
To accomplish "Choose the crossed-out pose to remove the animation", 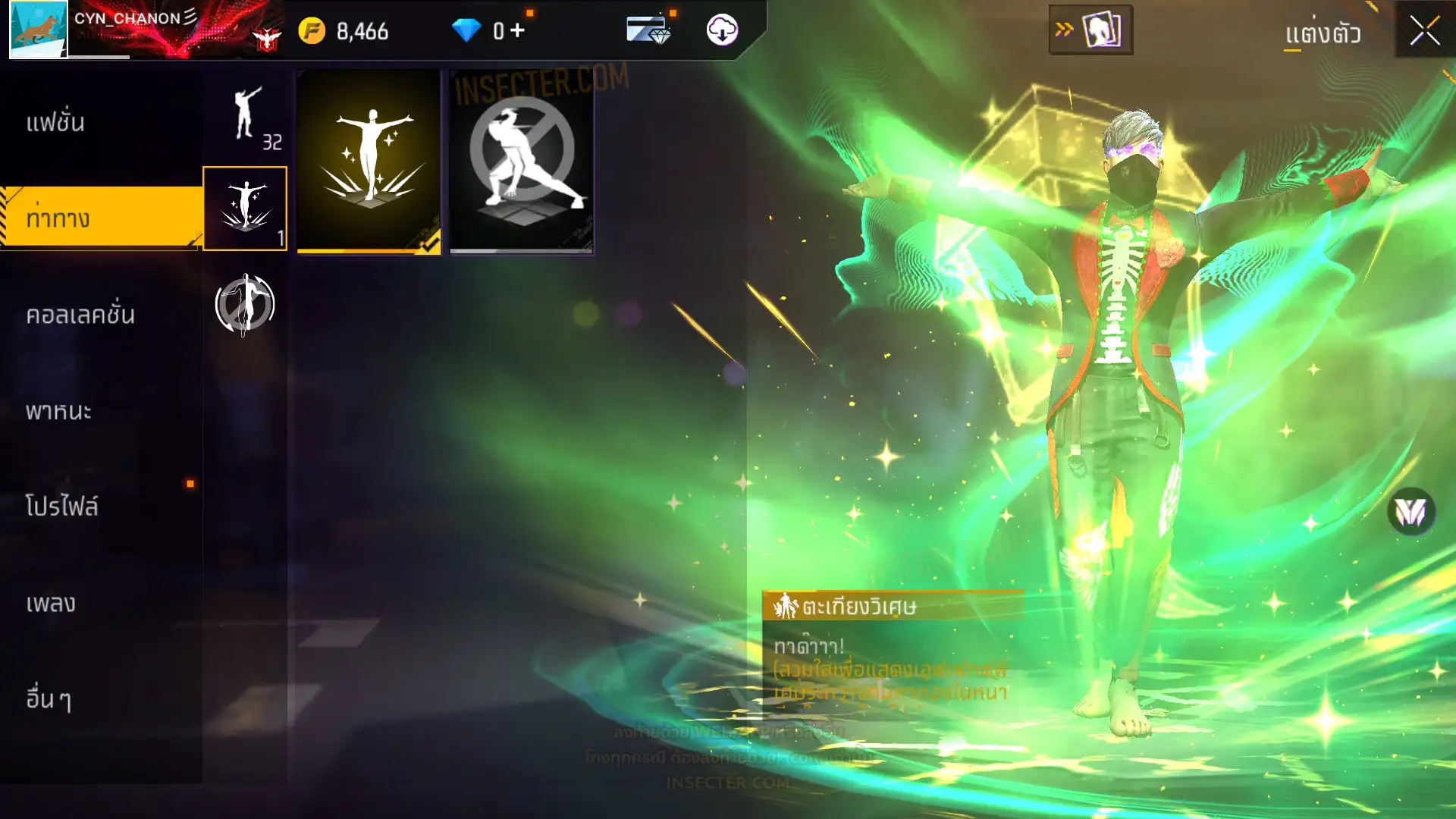I will click(x=522, y=162).
